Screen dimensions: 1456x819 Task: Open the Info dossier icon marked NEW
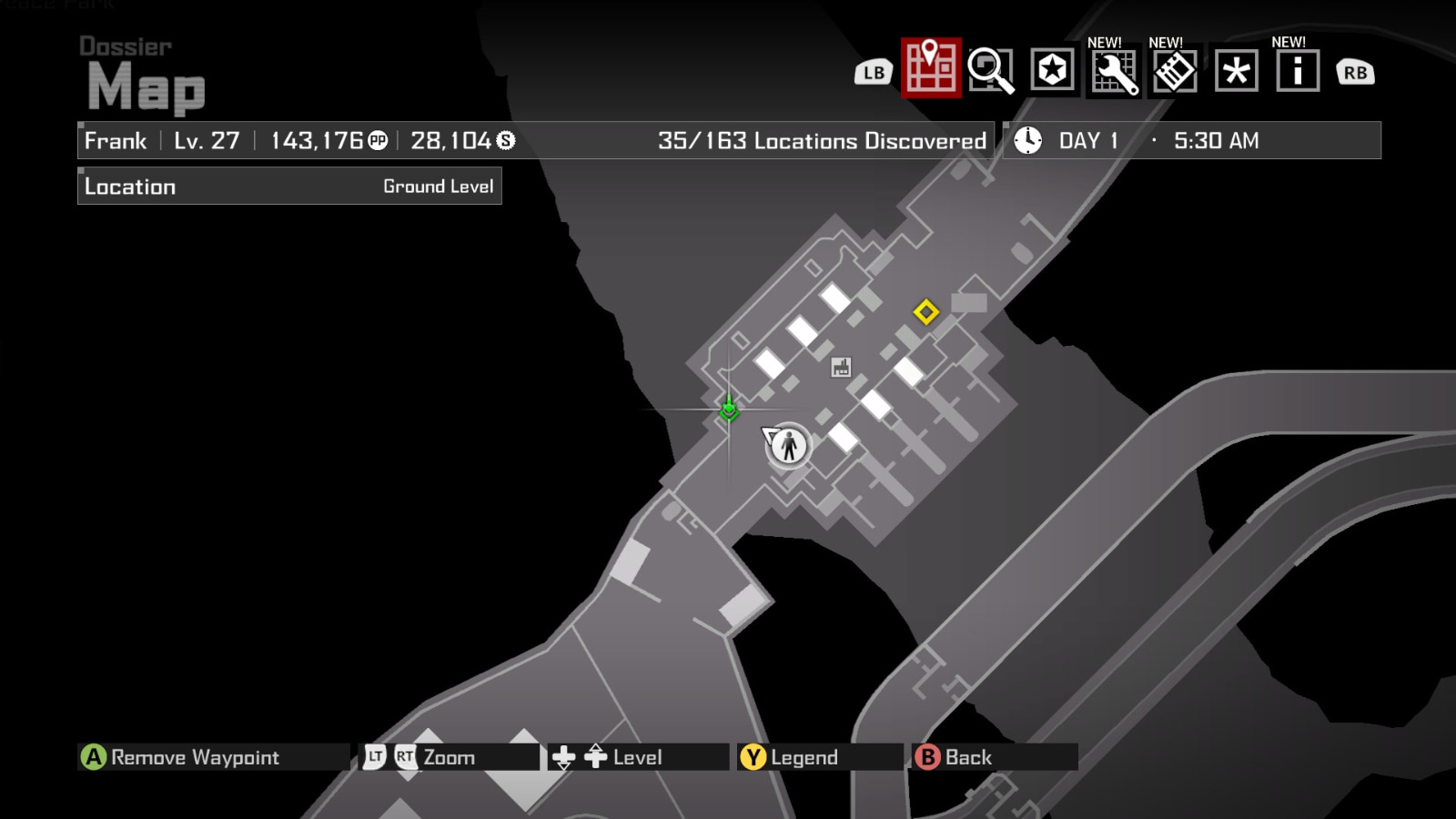click(x=1296, y=69)
